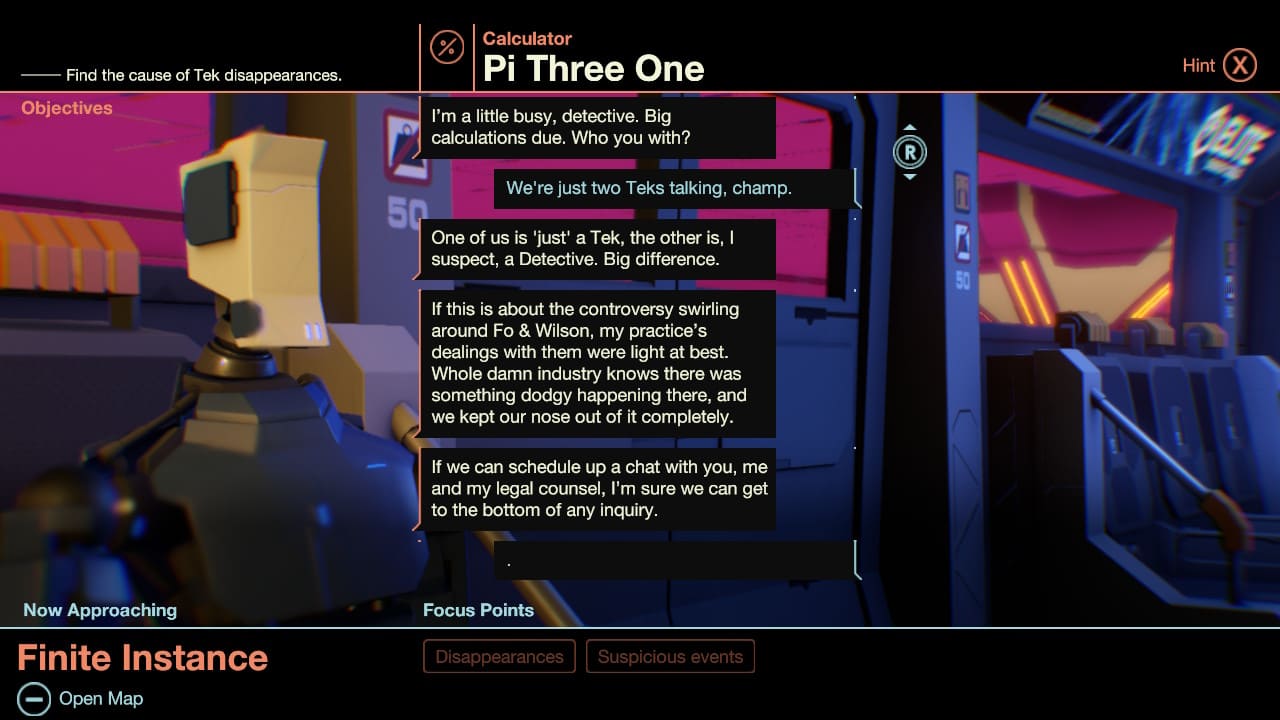The width and height of the screenshot is (1280, 720).
Task: Toggle the Suspicious events focus point
Action: pos(670,656)
